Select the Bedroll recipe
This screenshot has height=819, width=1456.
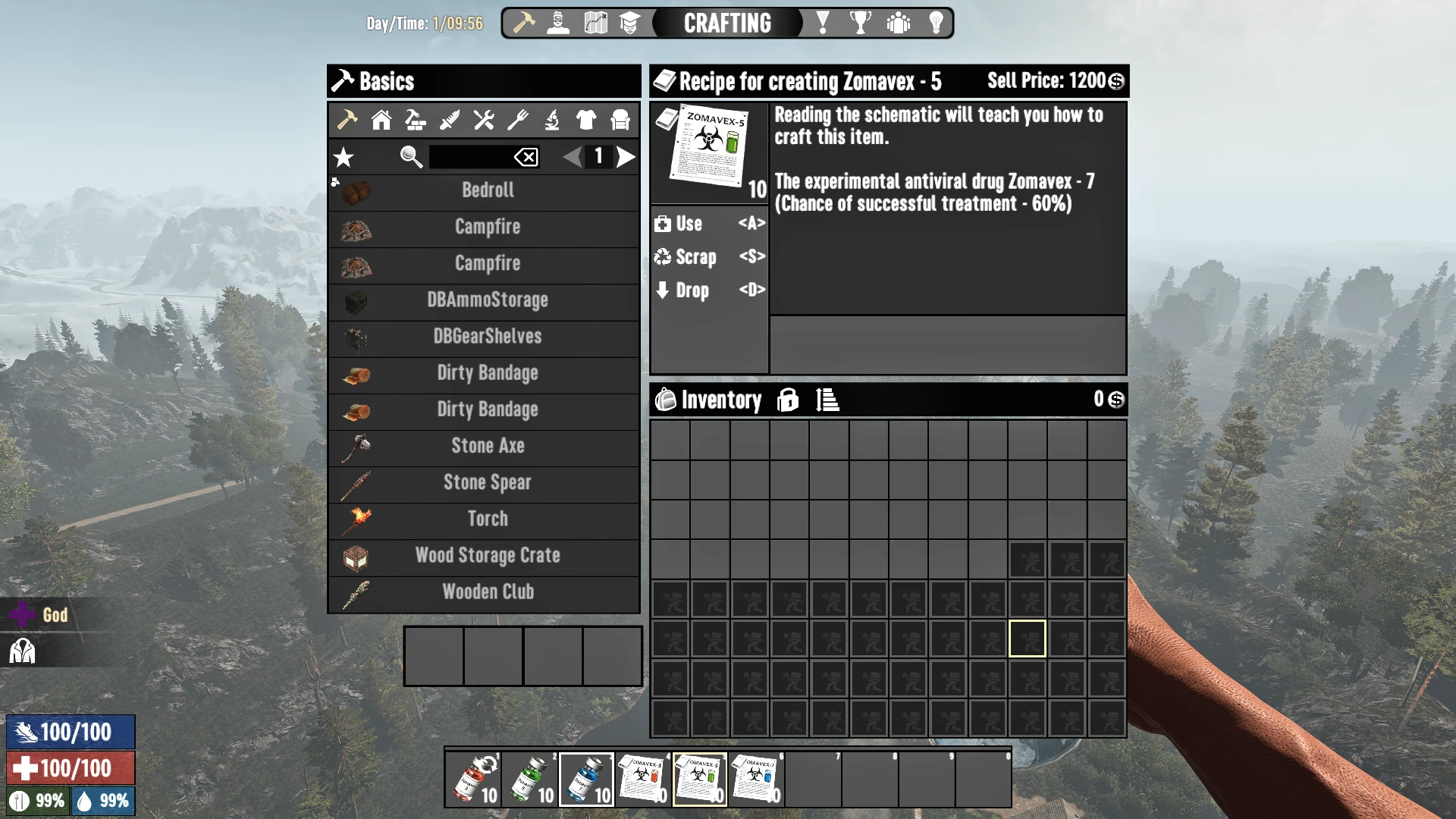(487, 190)
